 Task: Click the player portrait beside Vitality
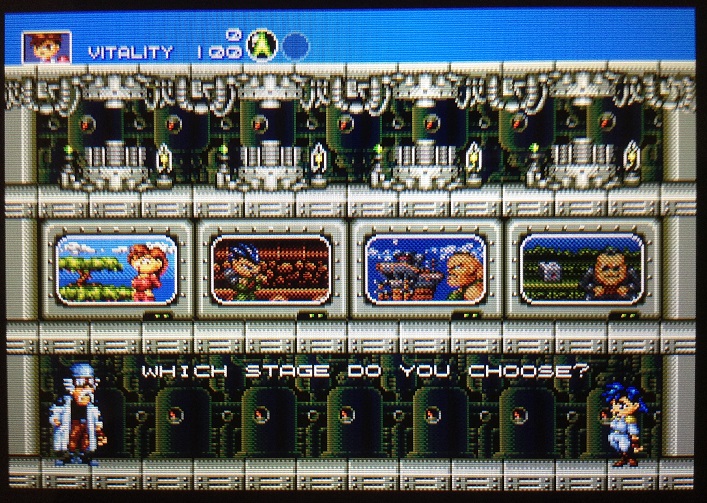(x=41, y=48)
